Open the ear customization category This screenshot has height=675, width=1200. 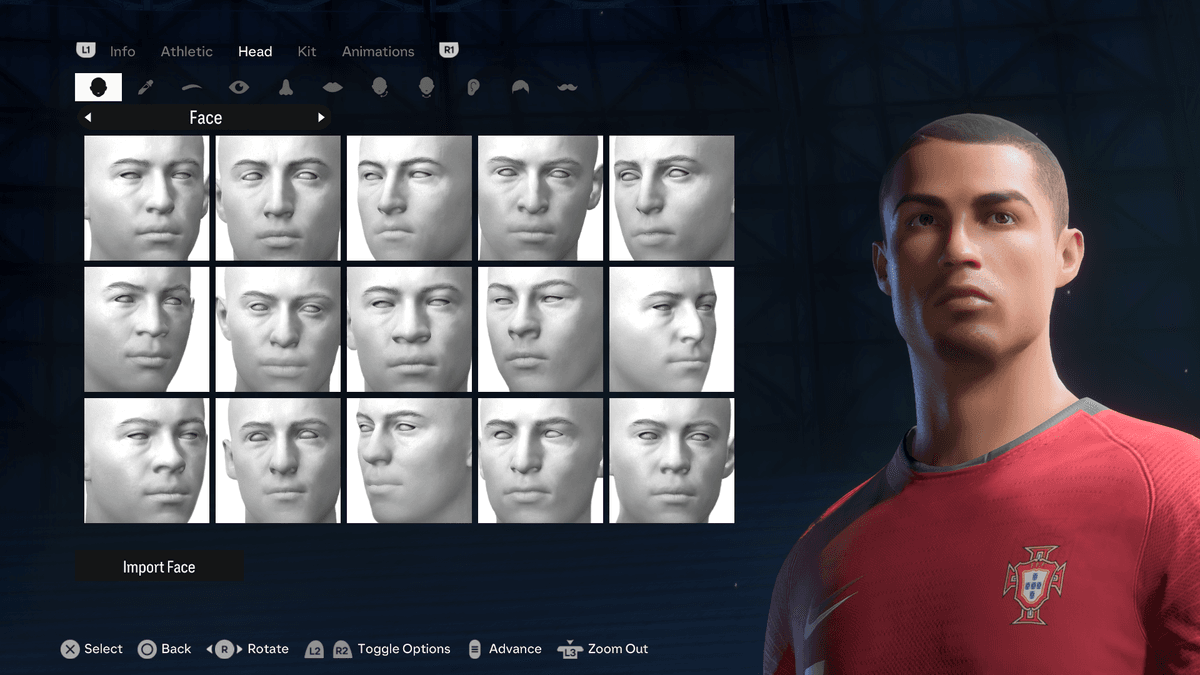474,87
